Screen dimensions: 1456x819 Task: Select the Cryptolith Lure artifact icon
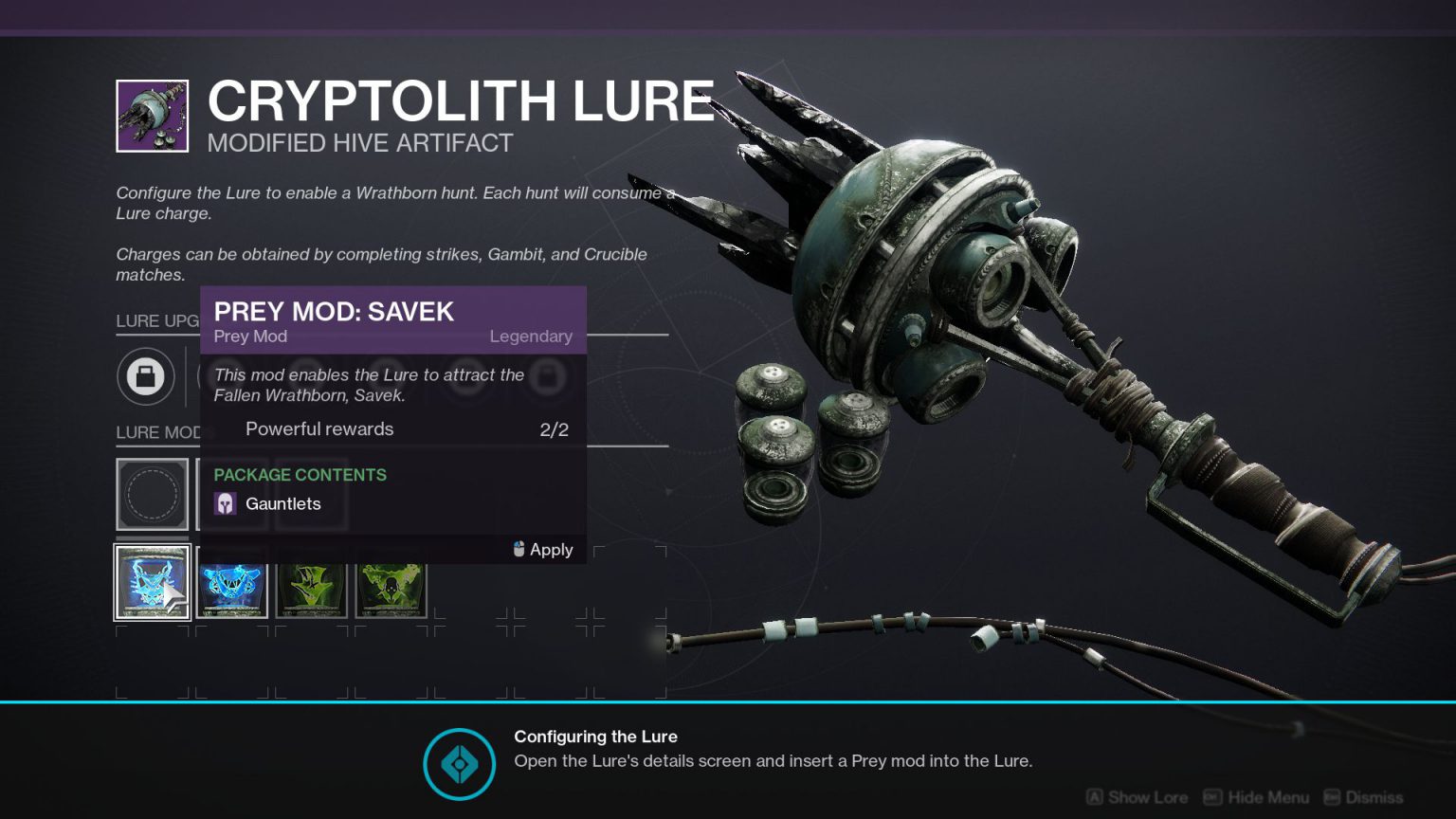(152, 115)
